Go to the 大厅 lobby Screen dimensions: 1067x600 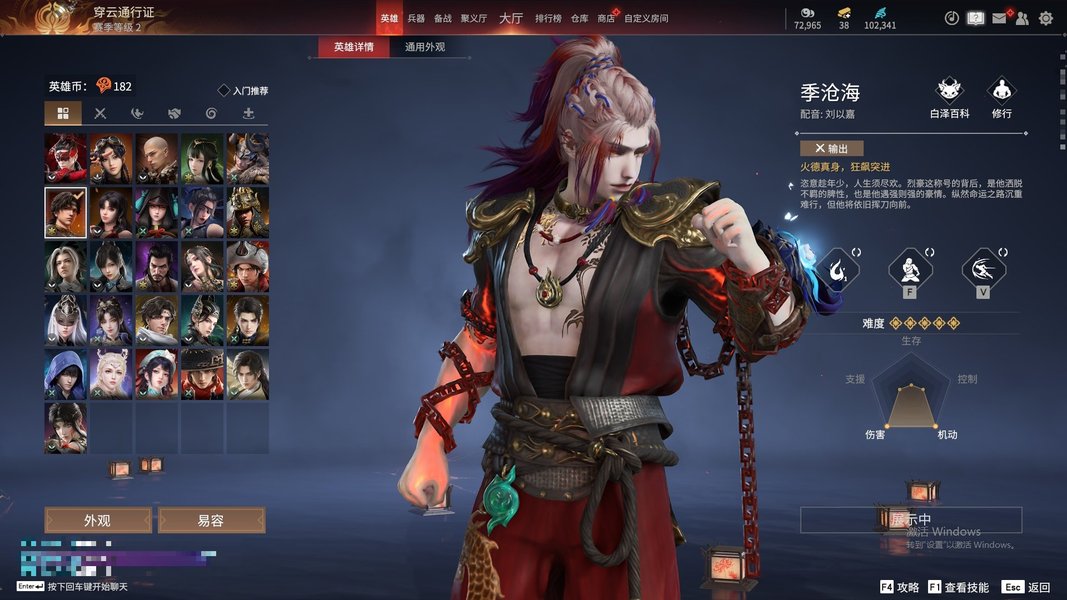pyautogui.click(x=510, y=18)
